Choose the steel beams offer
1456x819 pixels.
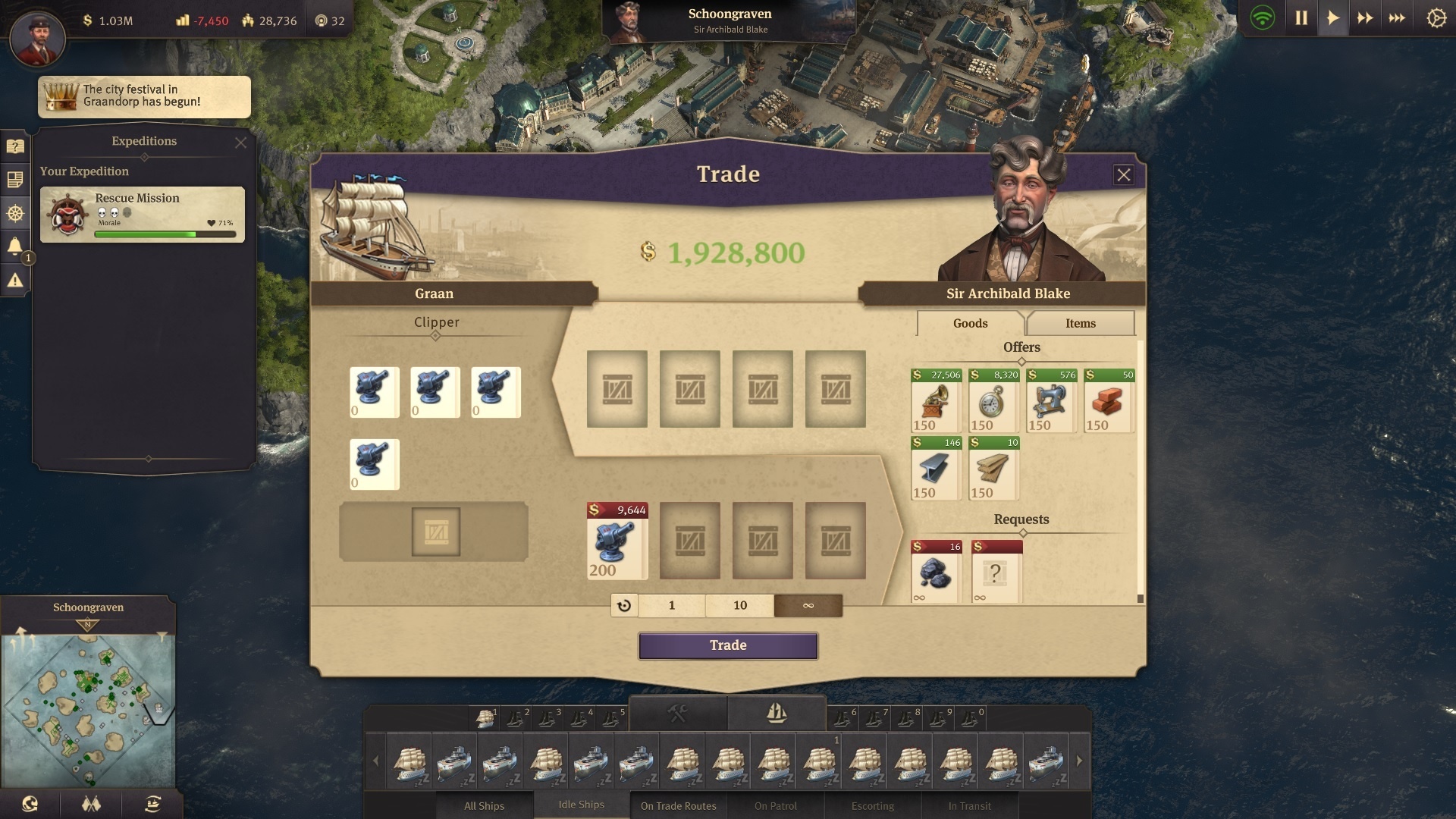[x=936, y=469]
